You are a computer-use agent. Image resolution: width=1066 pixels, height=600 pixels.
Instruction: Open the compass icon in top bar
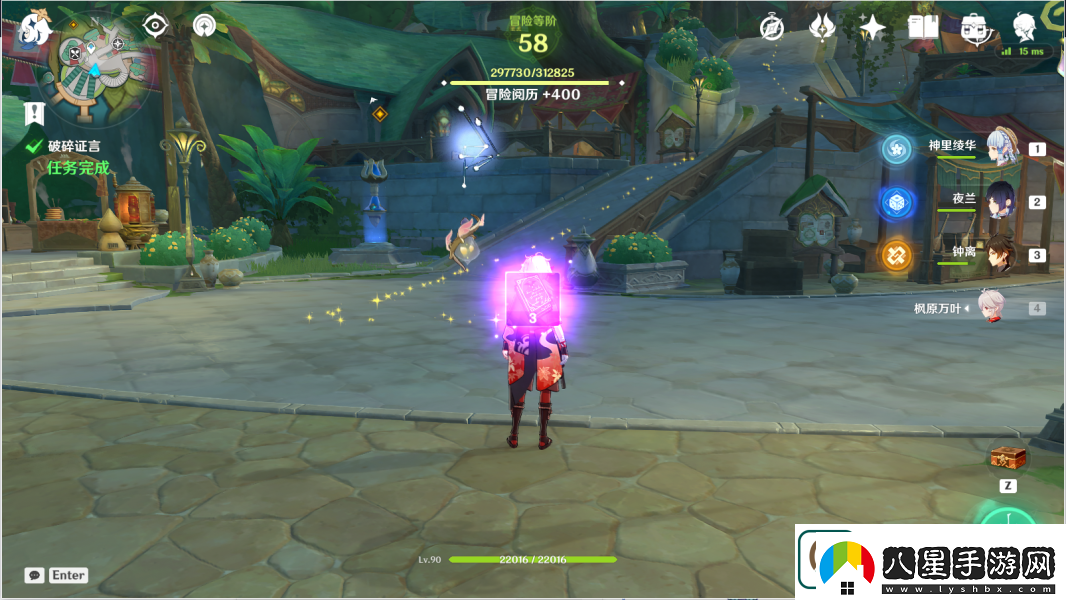click(771, 27)
